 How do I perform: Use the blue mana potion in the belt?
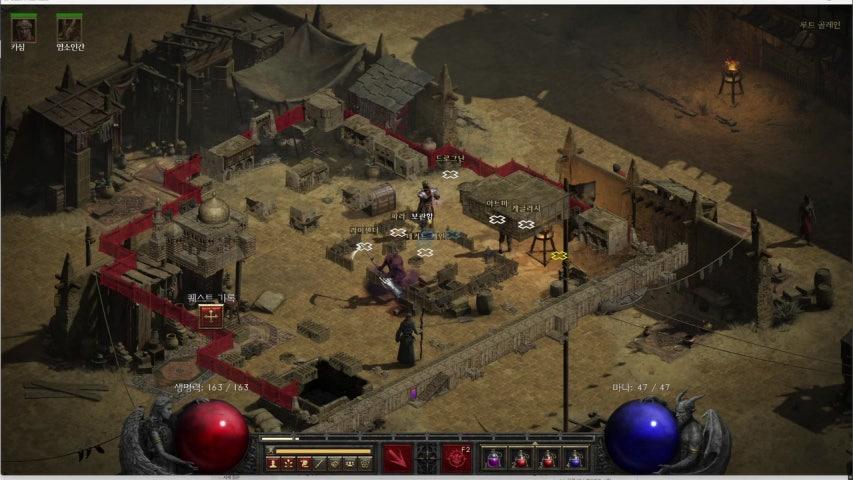[x=574, y=459]
